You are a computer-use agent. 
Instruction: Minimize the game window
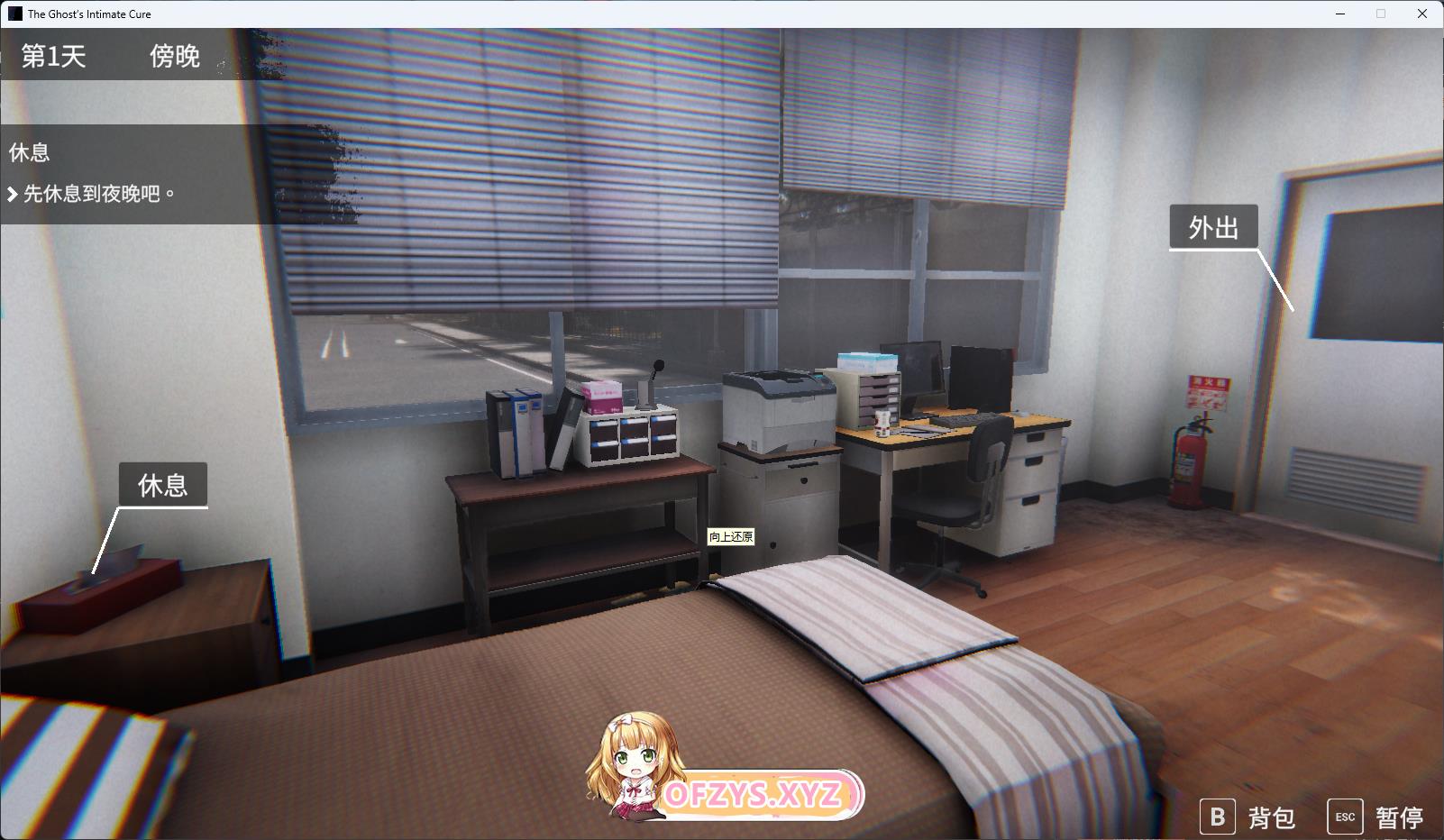click(1339, 14)
